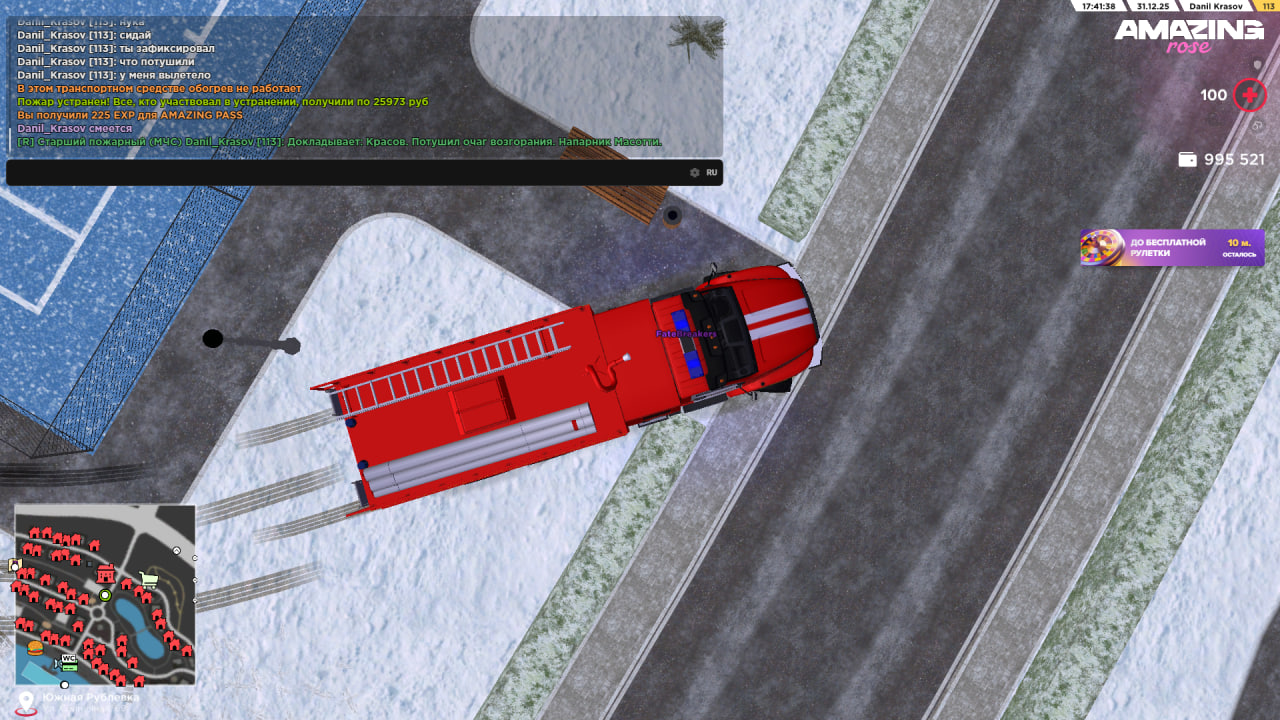The image size is (1280, 720).
Task: Select the shopping cart store marker
Action: coord(149,579)
